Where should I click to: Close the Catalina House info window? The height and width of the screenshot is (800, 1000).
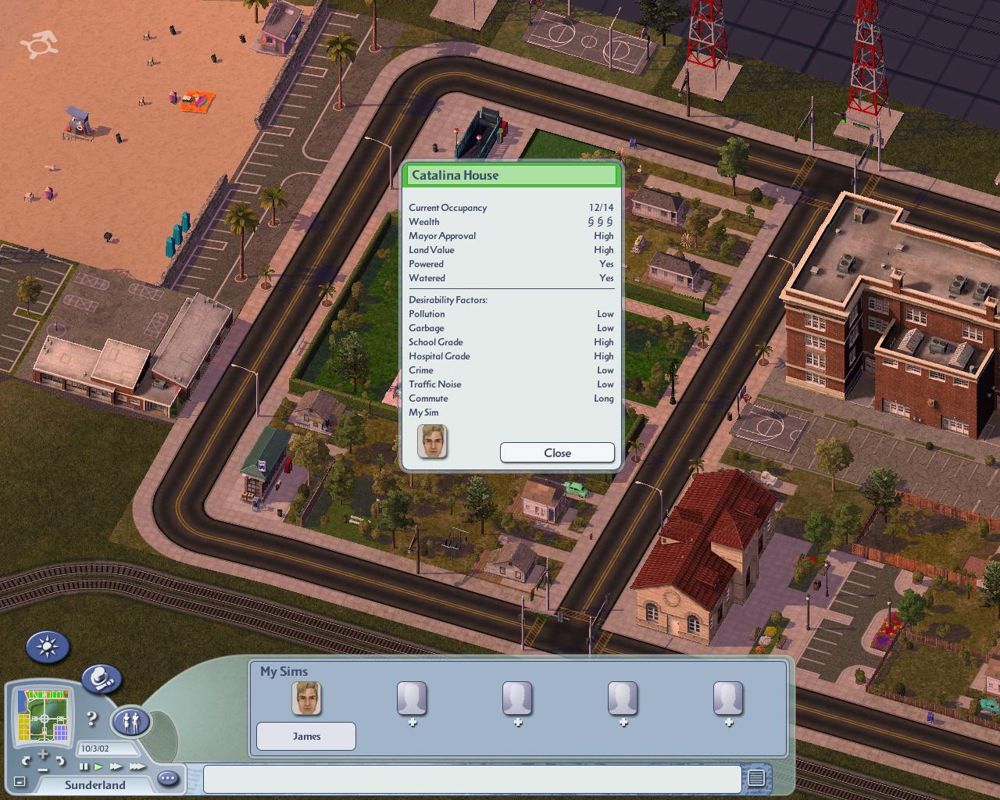click(x=557, y=452)
